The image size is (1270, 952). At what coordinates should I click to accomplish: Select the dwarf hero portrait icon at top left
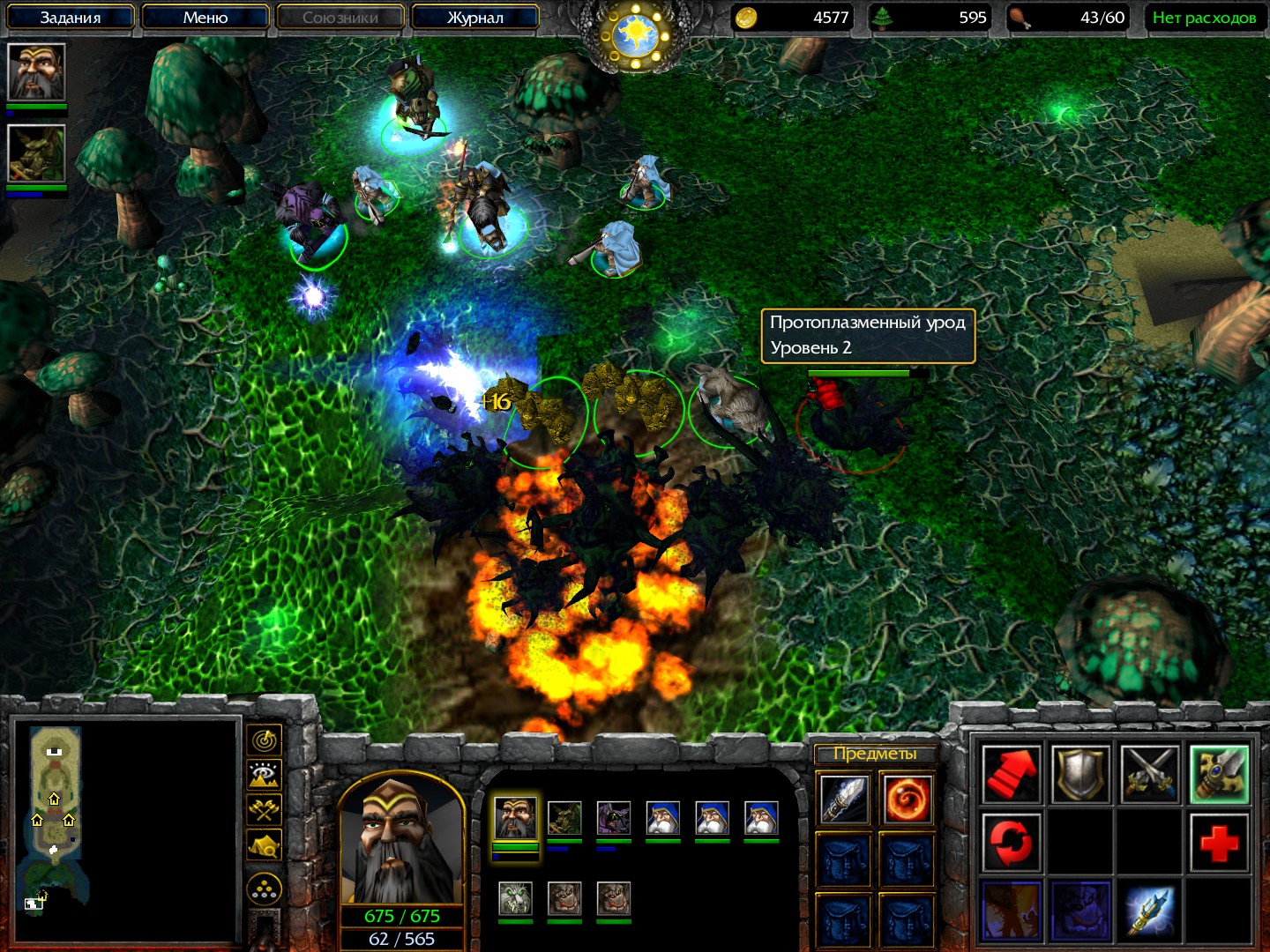point(36,72)
